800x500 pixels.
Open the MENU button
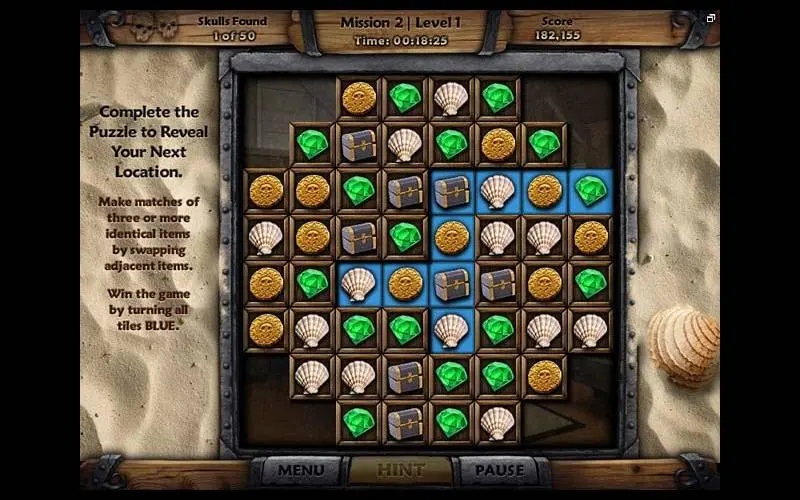click(301, 470)
